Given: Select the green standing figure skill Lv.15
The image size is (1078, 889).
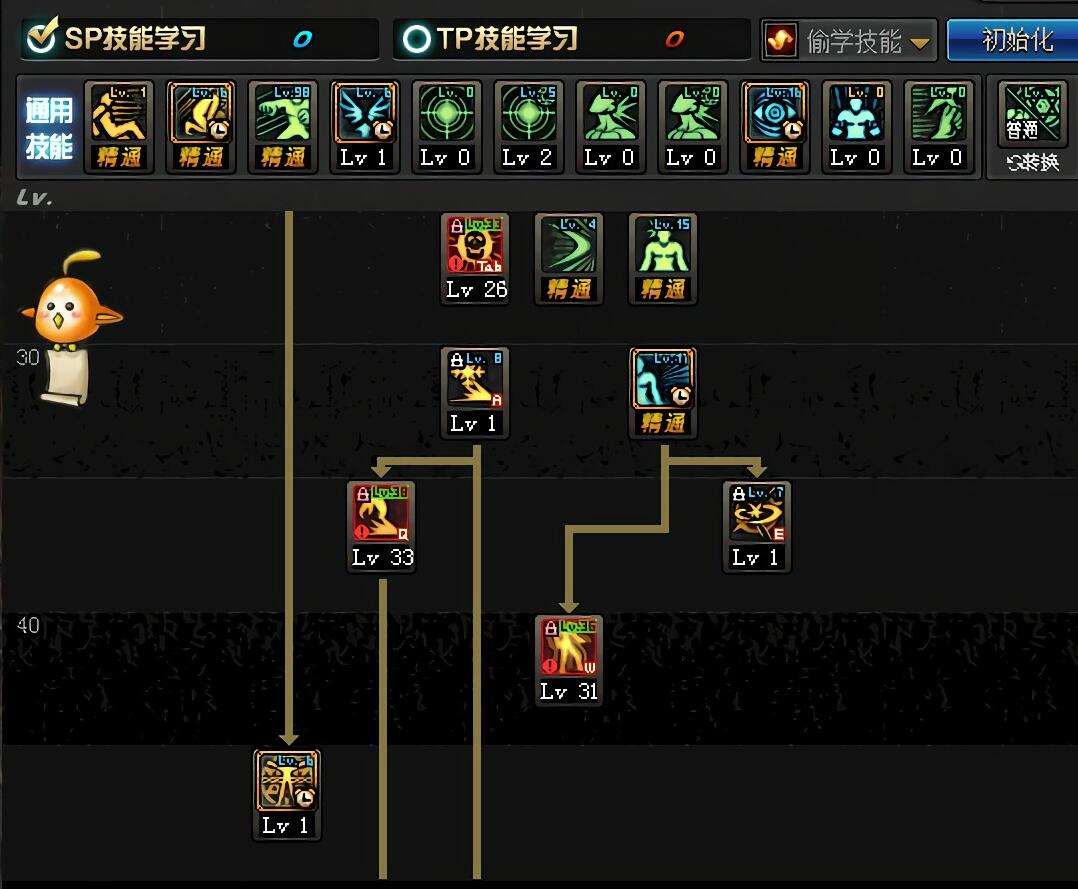Looking at the screenshot, I should click(x=663, y=247).
